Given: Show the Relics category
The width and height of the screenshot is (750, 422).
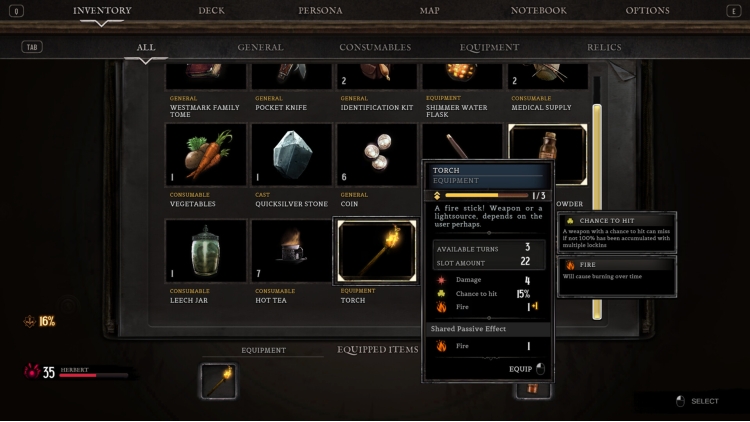Looking at the screenshot, I should [604, 47].
